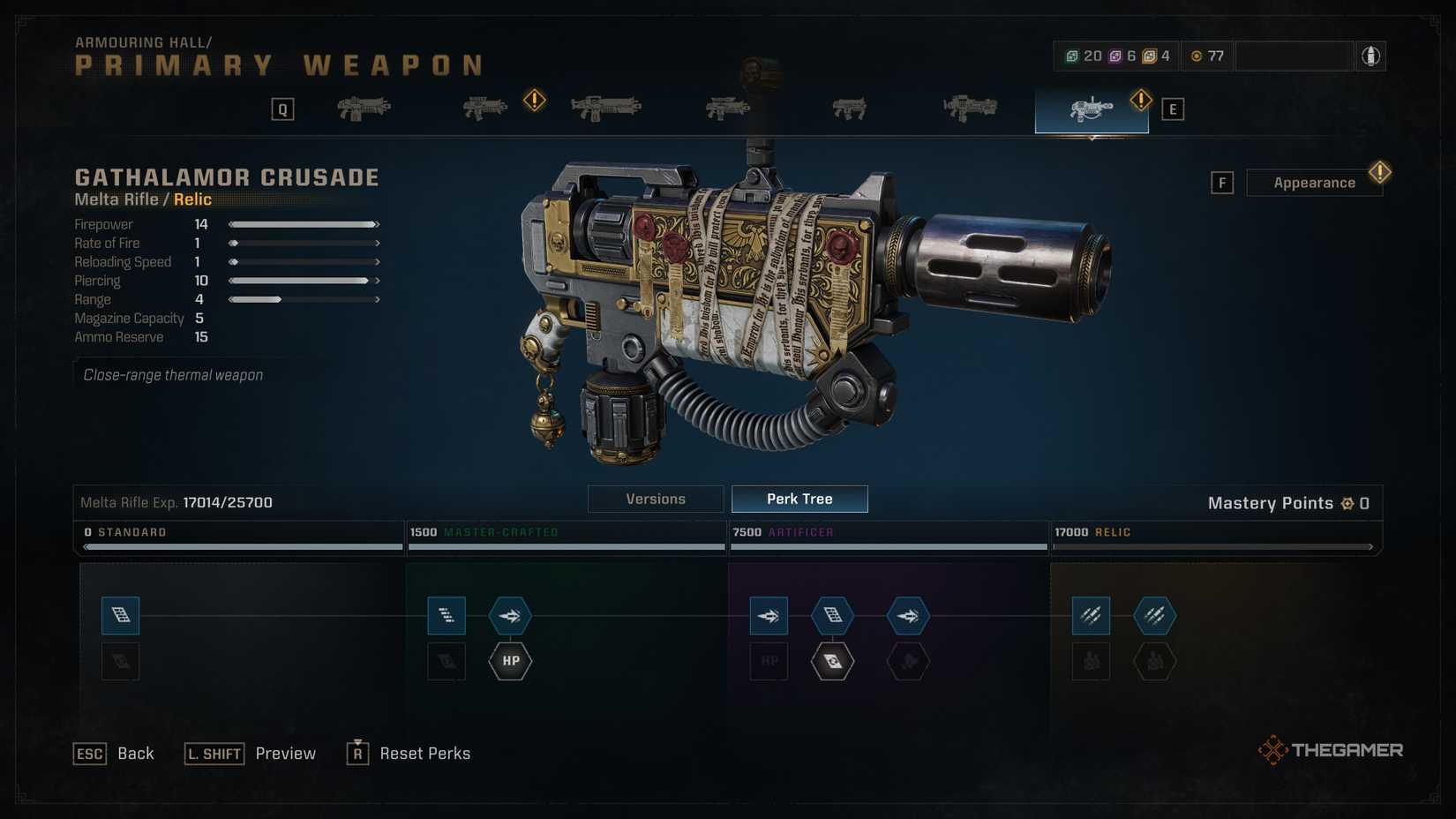1456x819 pixels.
Task: Switch to the Perk Tree tab
Action: point(799,499)
